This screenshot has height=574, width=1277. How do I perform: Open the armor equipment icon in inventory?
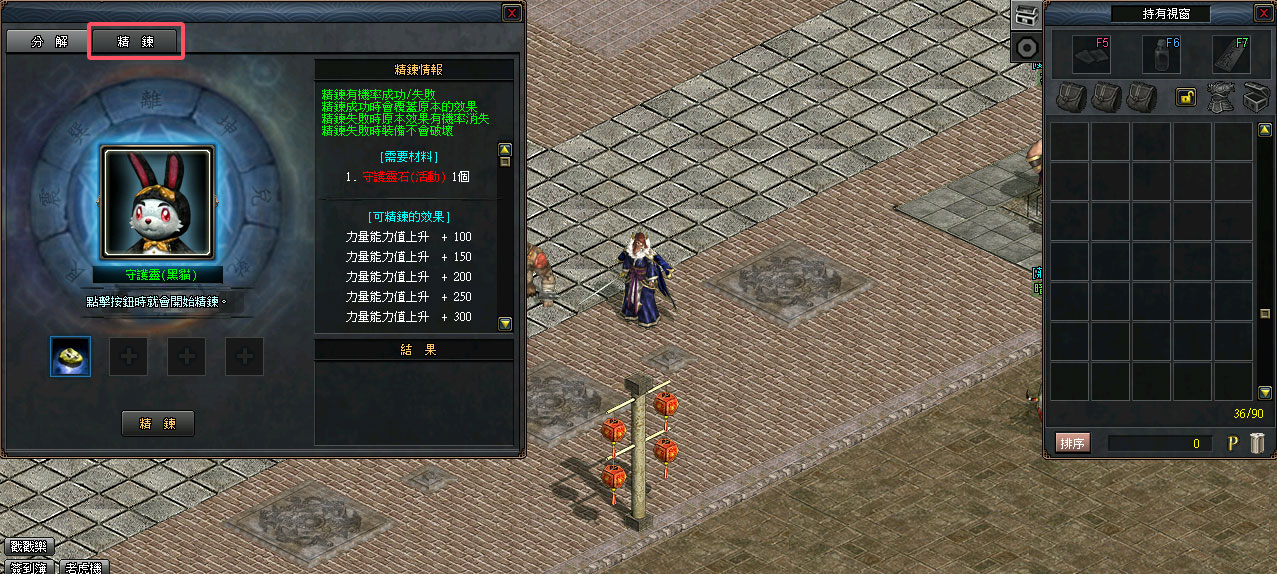coord(1219,97)
